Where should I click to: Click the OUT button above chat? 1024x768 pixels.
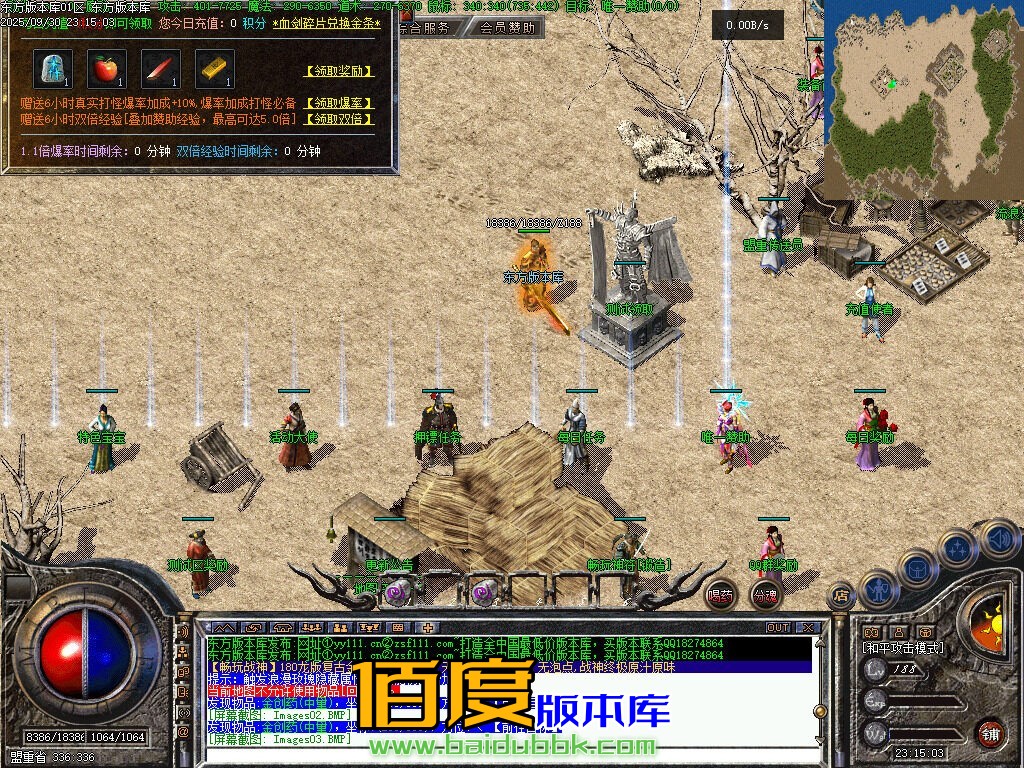pyautogui.click(x=778, y=628)
